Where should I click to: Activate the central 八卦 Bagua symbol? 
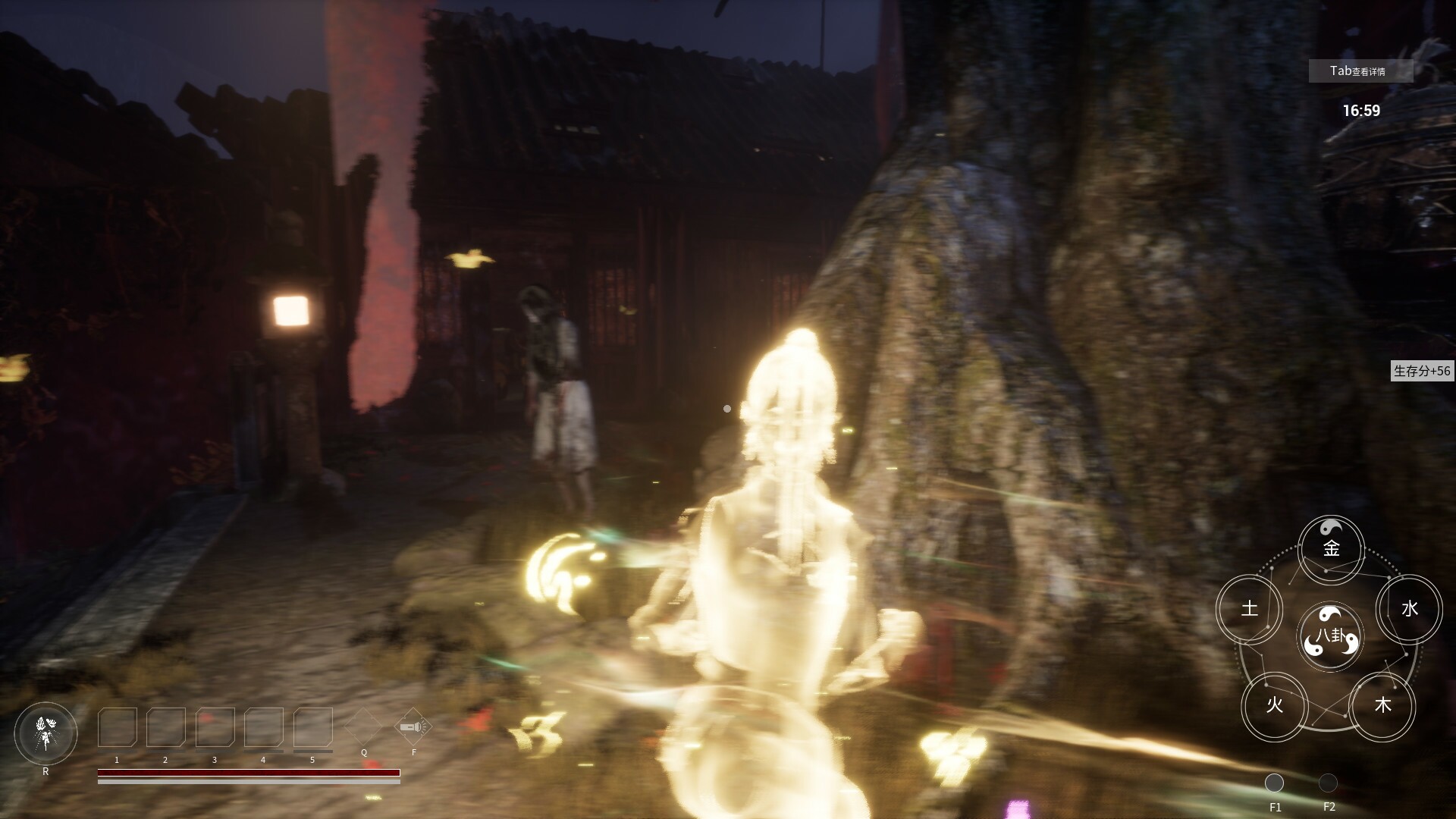[1329, 637]
